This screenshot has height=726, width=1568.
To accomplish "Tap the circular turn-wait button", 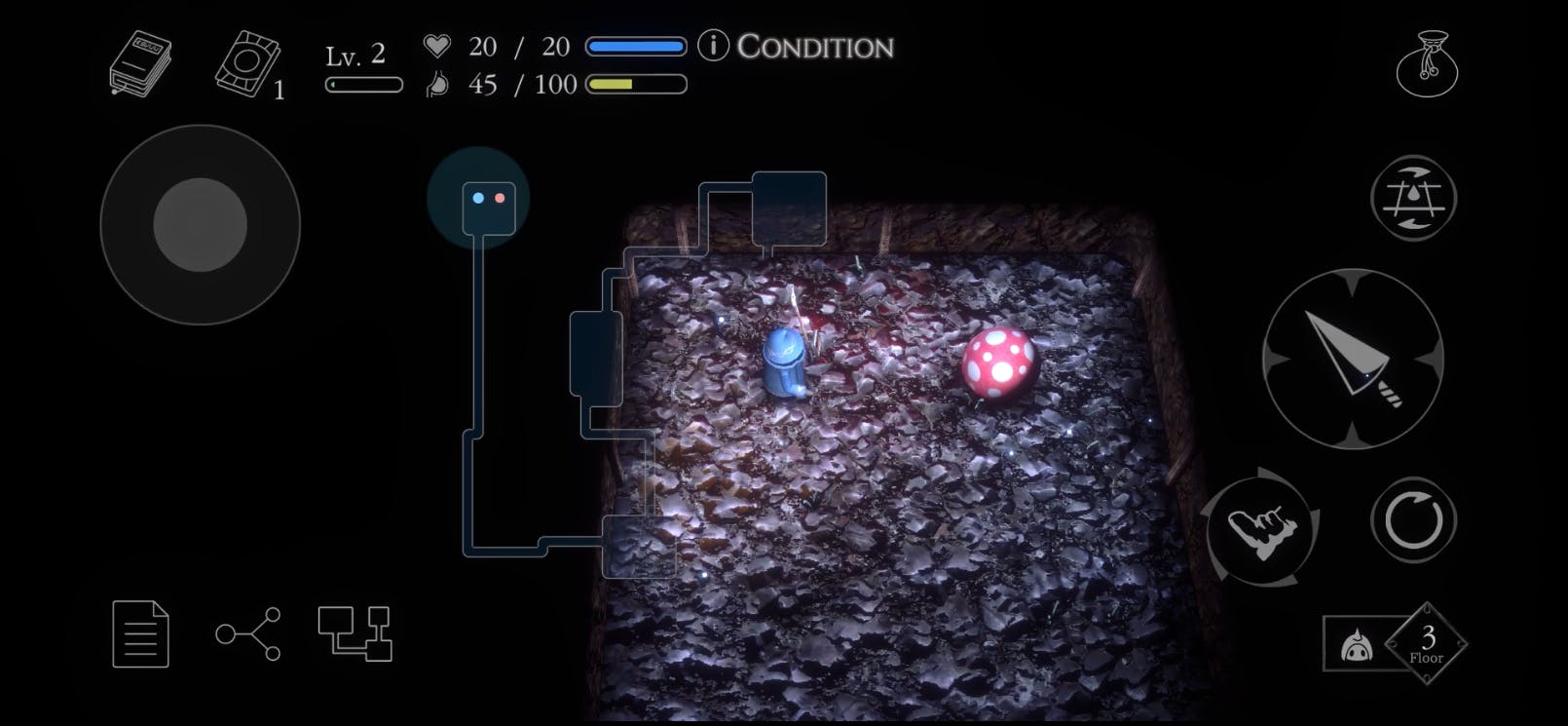I will pos(1413,519).
